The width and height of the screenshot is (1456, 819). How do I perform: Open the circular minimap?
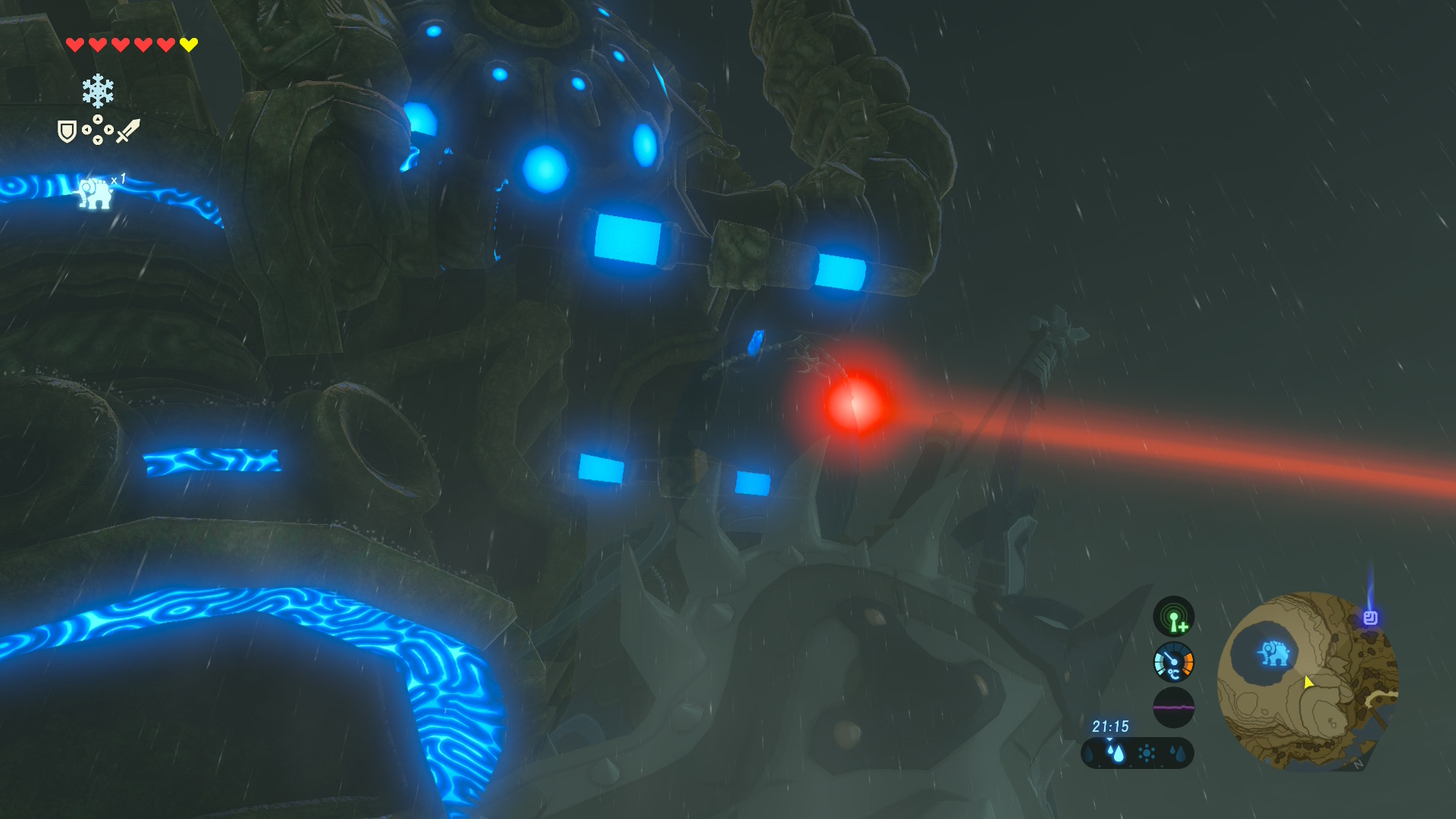click(x=1307, y=680)
